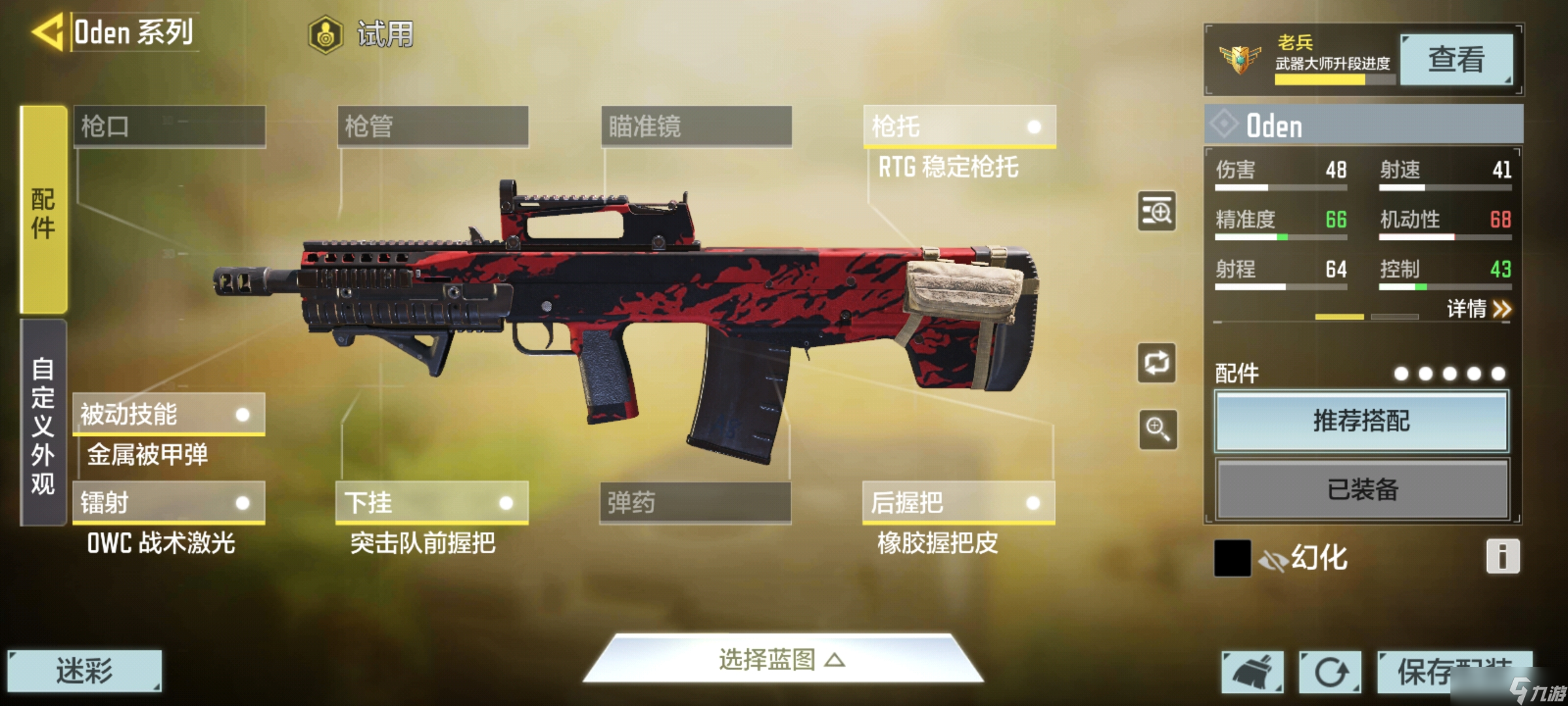The width and height of the screenshot is (1568, 706).
Task: Open the 下挂 underbarrel slot
Action: (432, 503)
